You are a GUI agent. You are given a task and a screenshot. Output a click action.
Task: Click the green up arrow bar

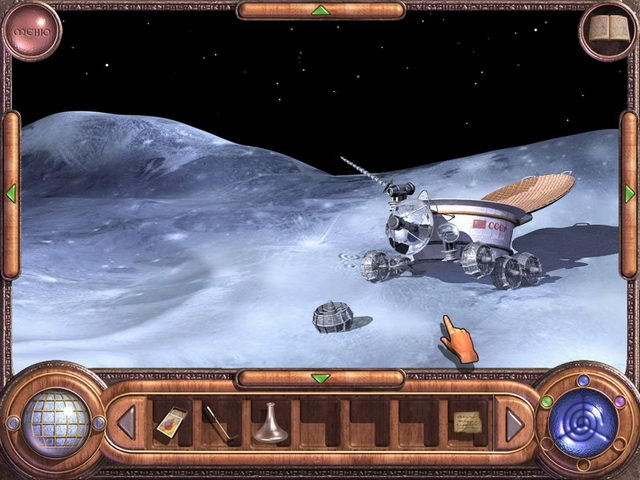pos(320,10)
